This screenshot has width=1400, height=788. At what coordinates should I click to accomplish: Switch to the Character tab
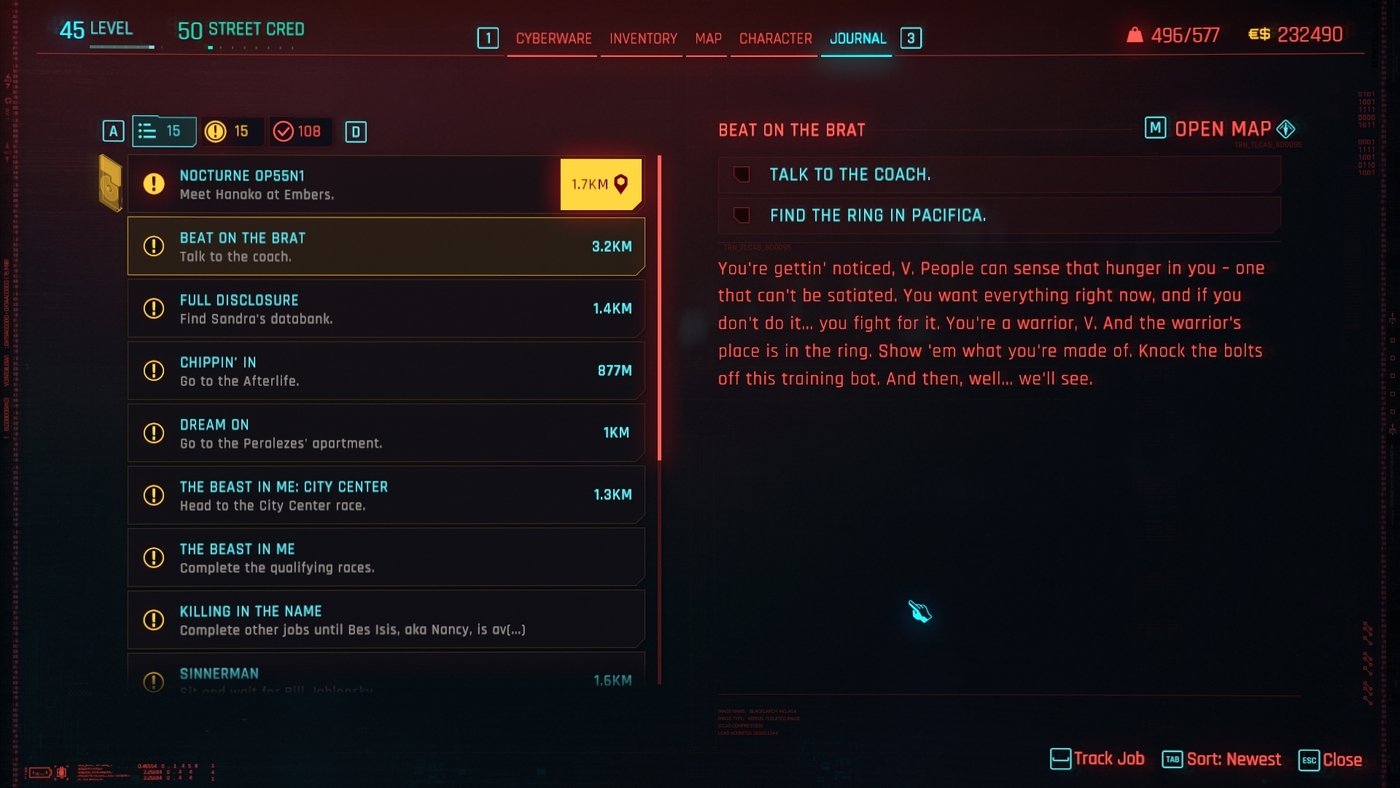pyautogui.click(x=774, y=38)
